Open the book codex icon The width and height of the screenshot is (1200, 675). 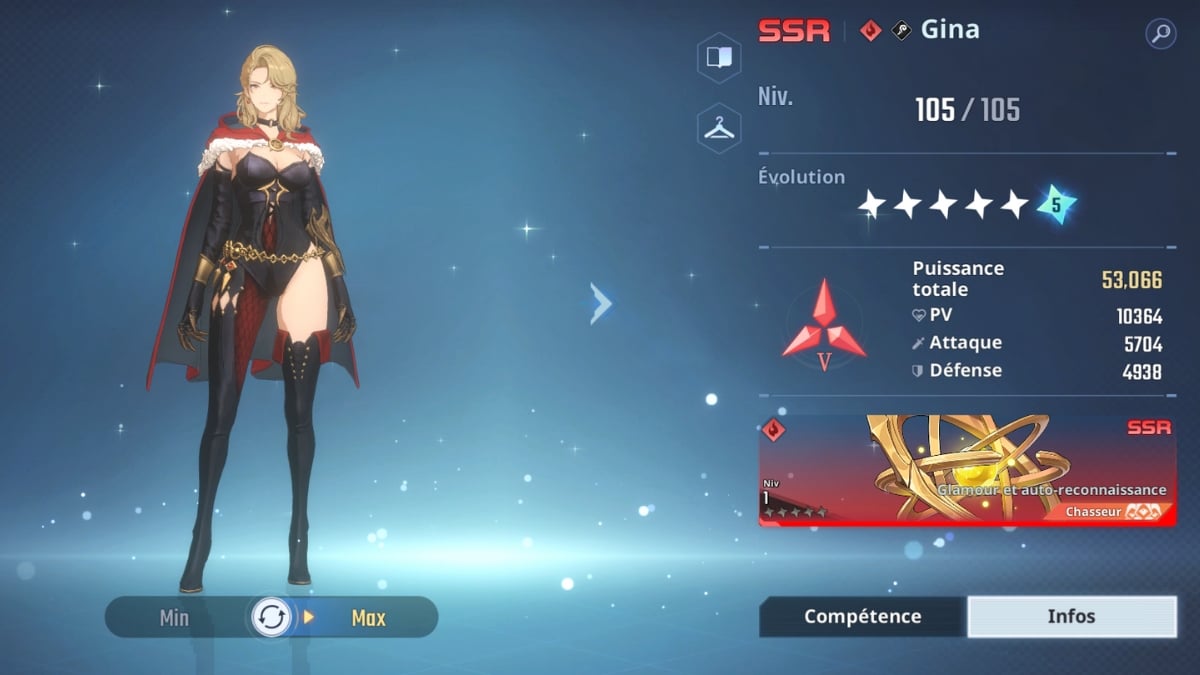click(x=719, y=57)
